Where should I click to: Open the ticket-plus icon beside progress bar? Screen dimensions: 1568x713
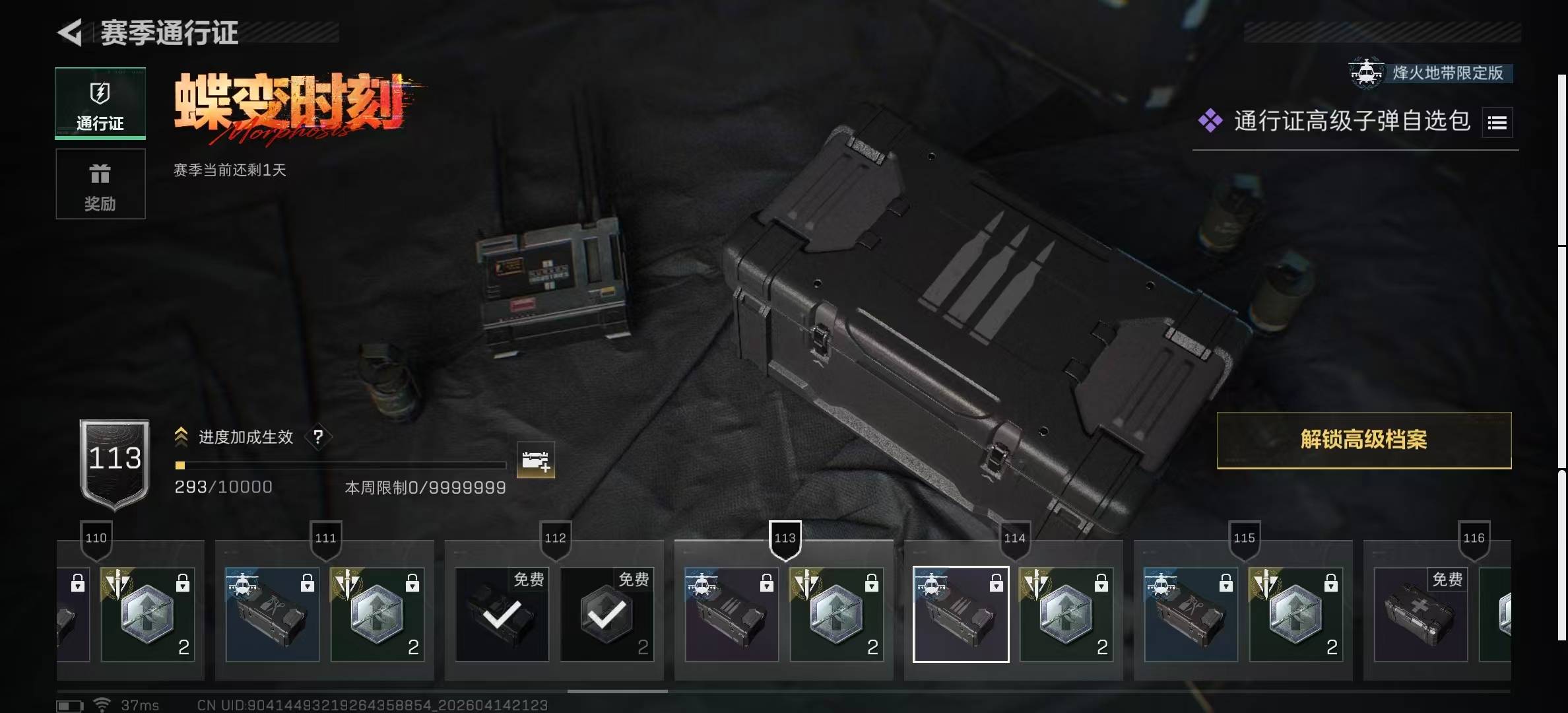click(x=535, y=460)
